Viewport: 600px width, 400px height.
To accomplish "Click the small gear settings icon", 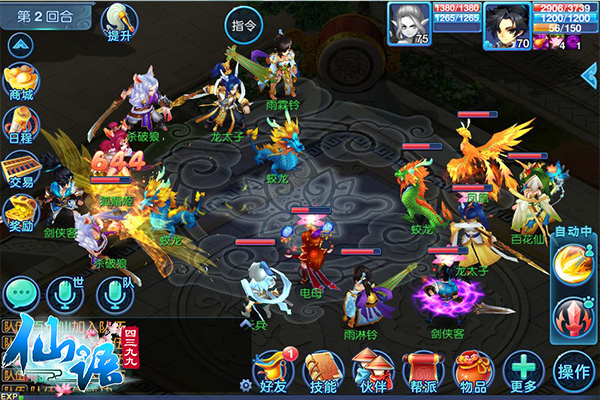I will [x=245, y=384].
